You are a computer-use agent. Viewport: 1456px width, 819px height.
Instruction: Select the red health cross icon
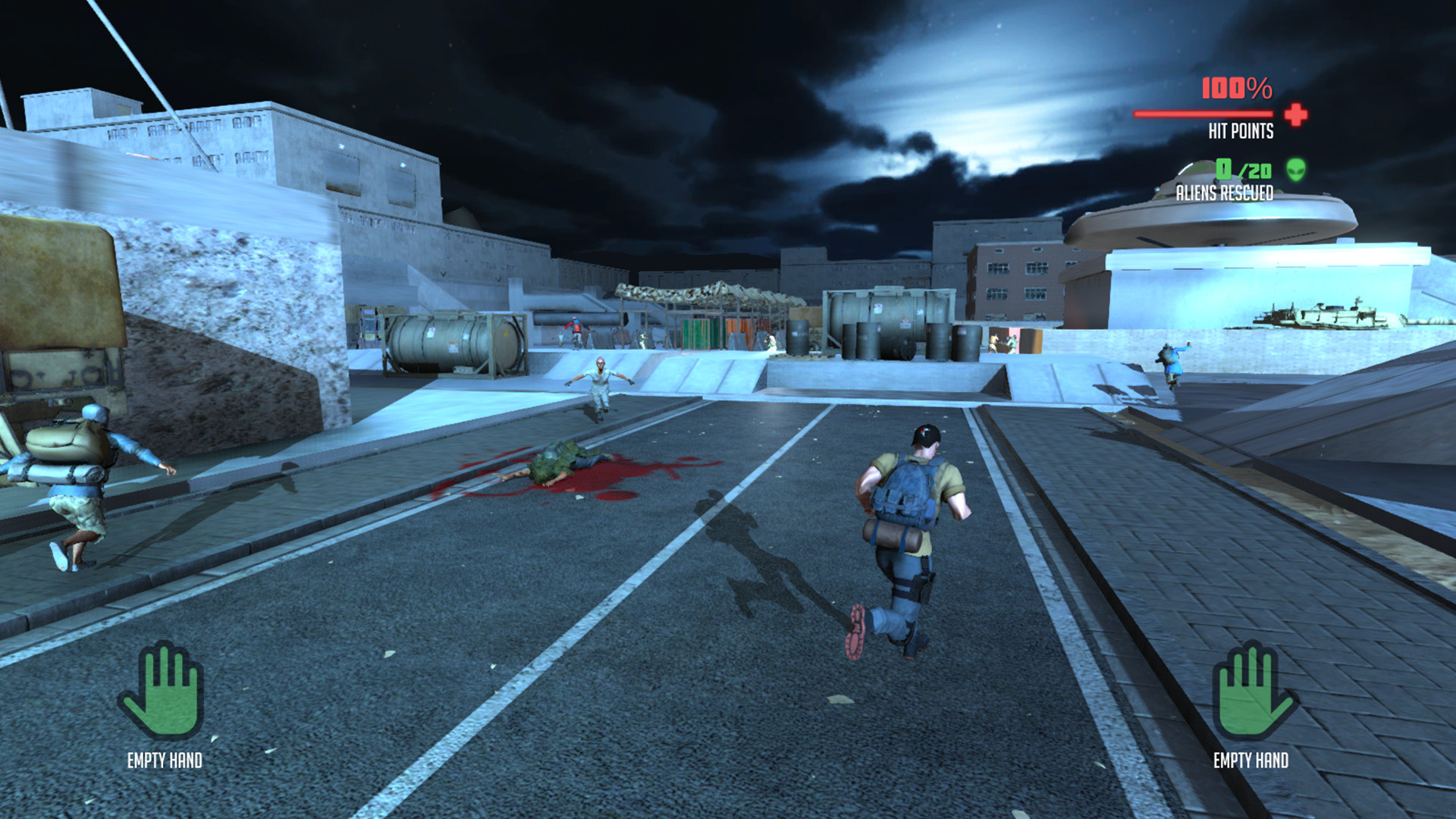pyautogui.click(x=1294, y=114)
